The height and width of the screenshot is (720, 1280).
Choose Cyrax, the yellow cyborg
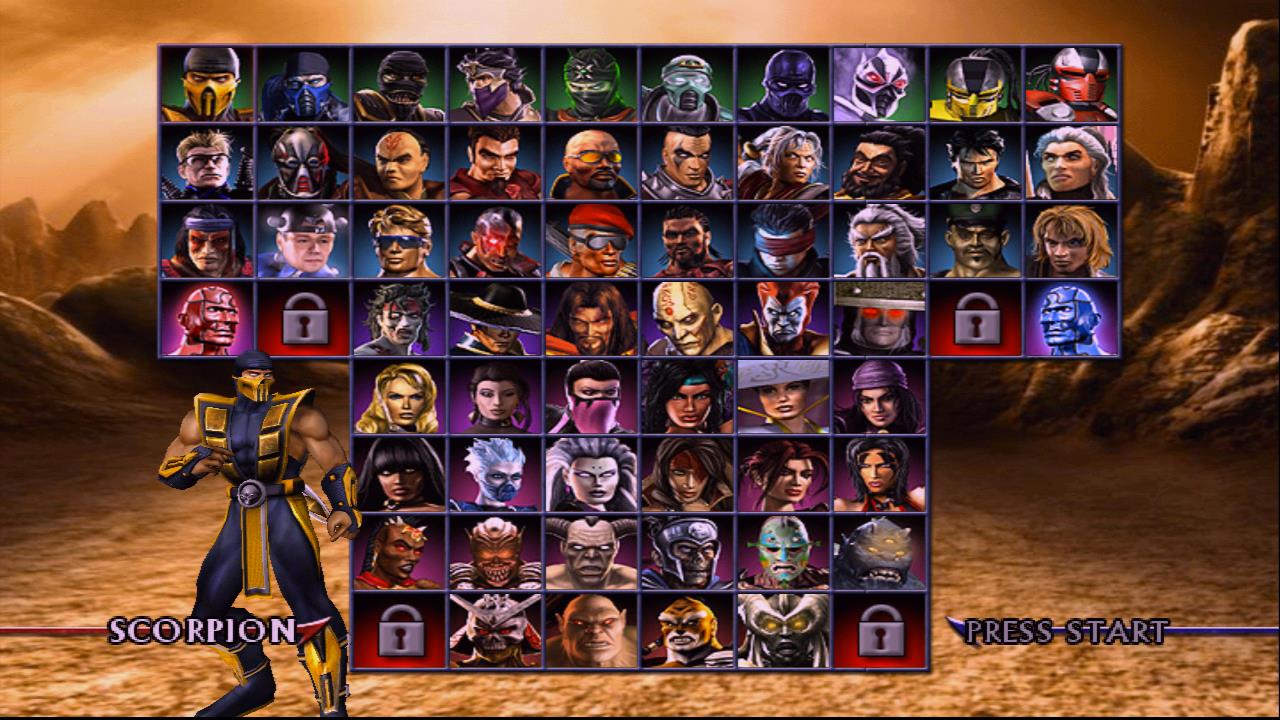(x=975, y=85)
